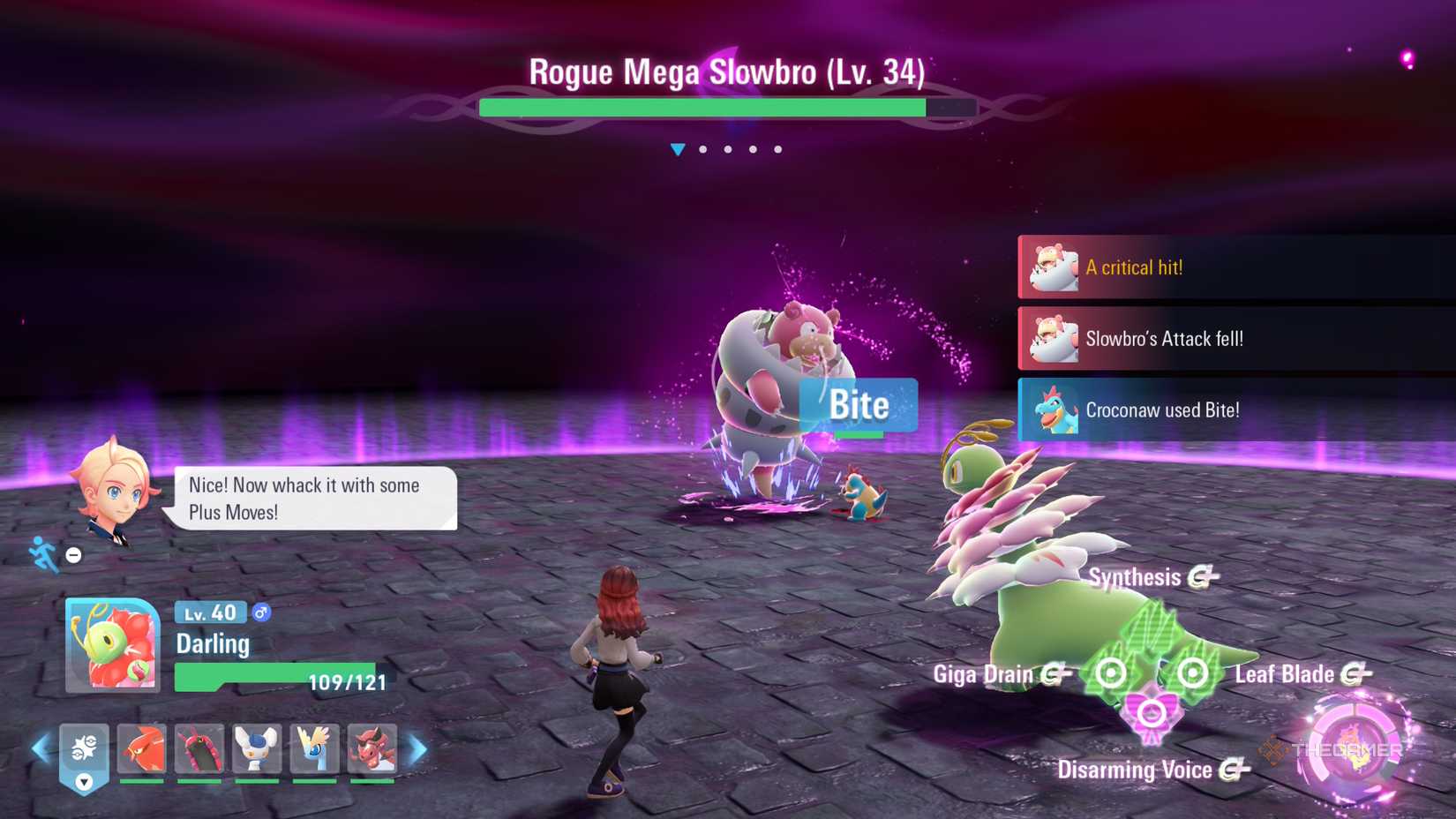
Task: Toggle the minus switch next to the run icon
Action: click(x=73, y=555)
